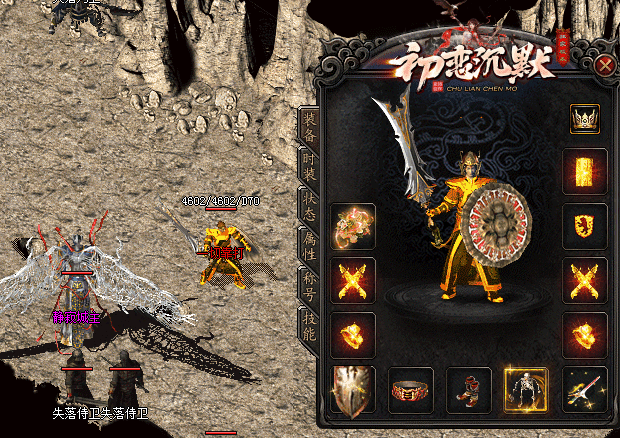Choose the red boots equipment slot

pos(468,389)
